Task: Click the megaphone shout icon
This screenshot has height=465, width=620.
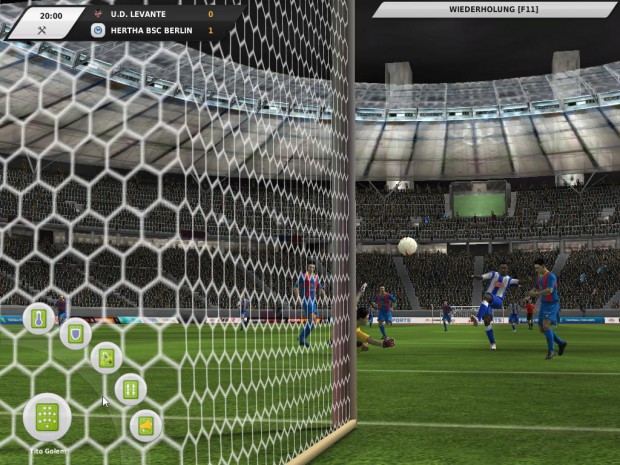Action: point(146,426)
